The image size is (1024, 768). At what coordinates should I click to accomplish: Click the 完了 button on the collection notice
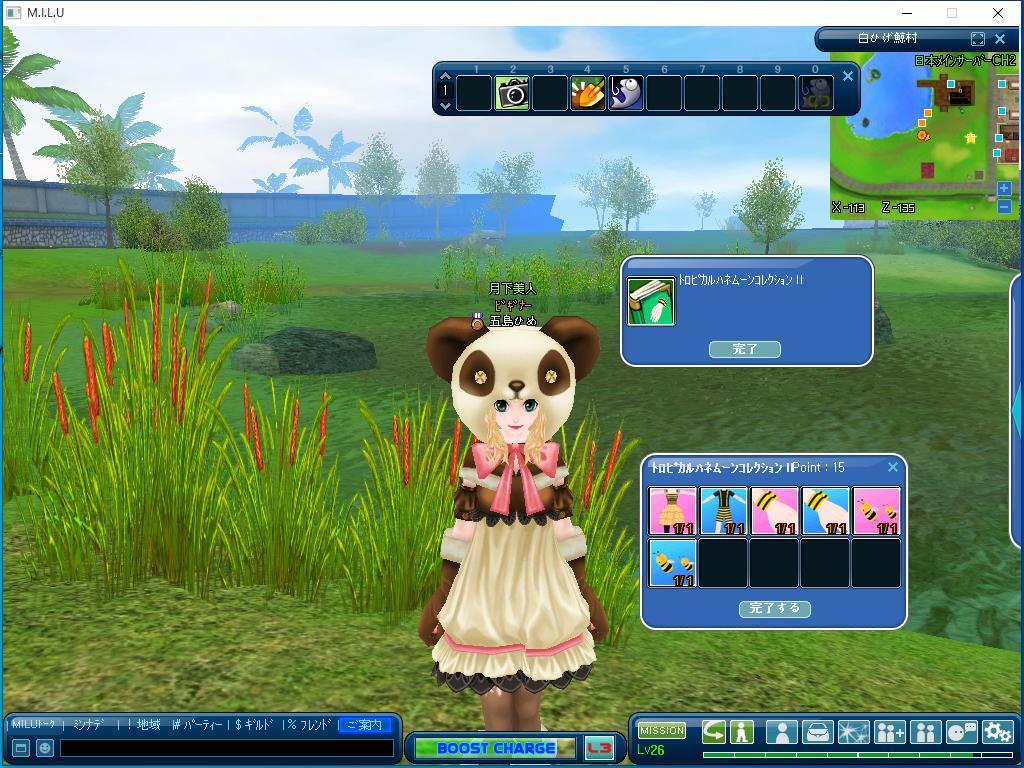click(x=744, y=349)
